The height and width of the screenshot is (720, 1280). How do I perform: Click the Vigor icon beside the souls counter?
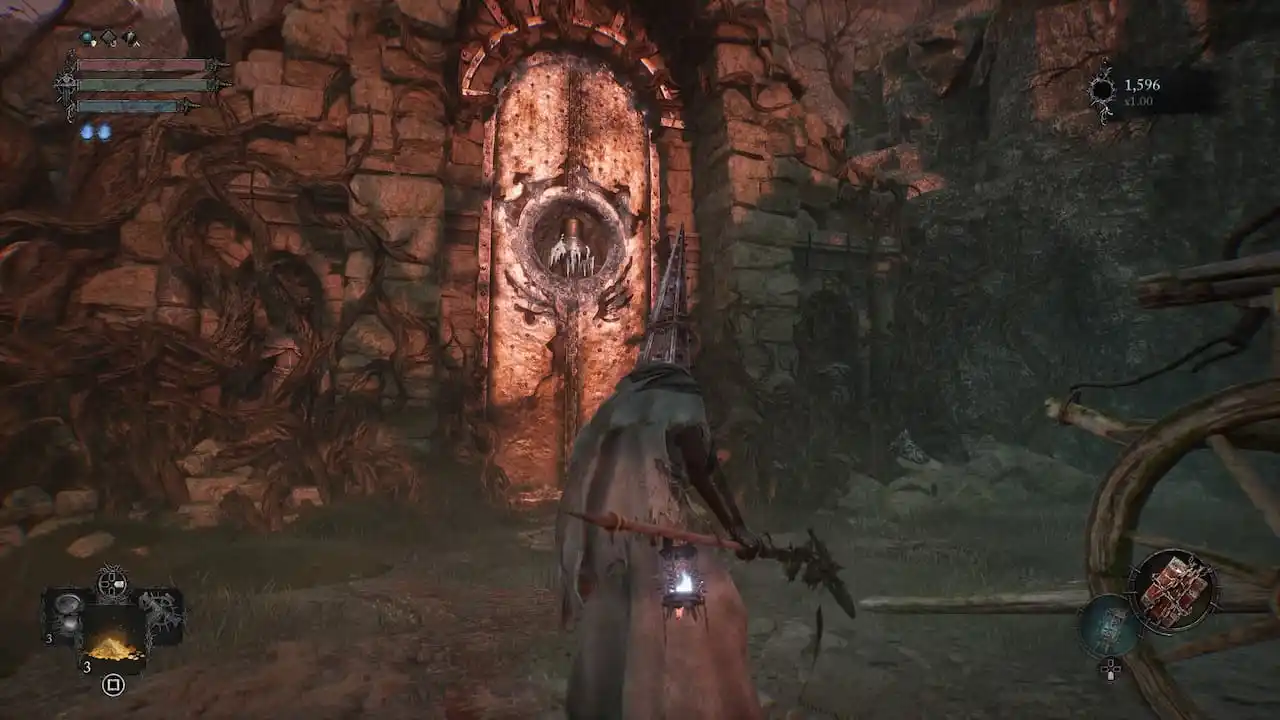[1103, 88]
